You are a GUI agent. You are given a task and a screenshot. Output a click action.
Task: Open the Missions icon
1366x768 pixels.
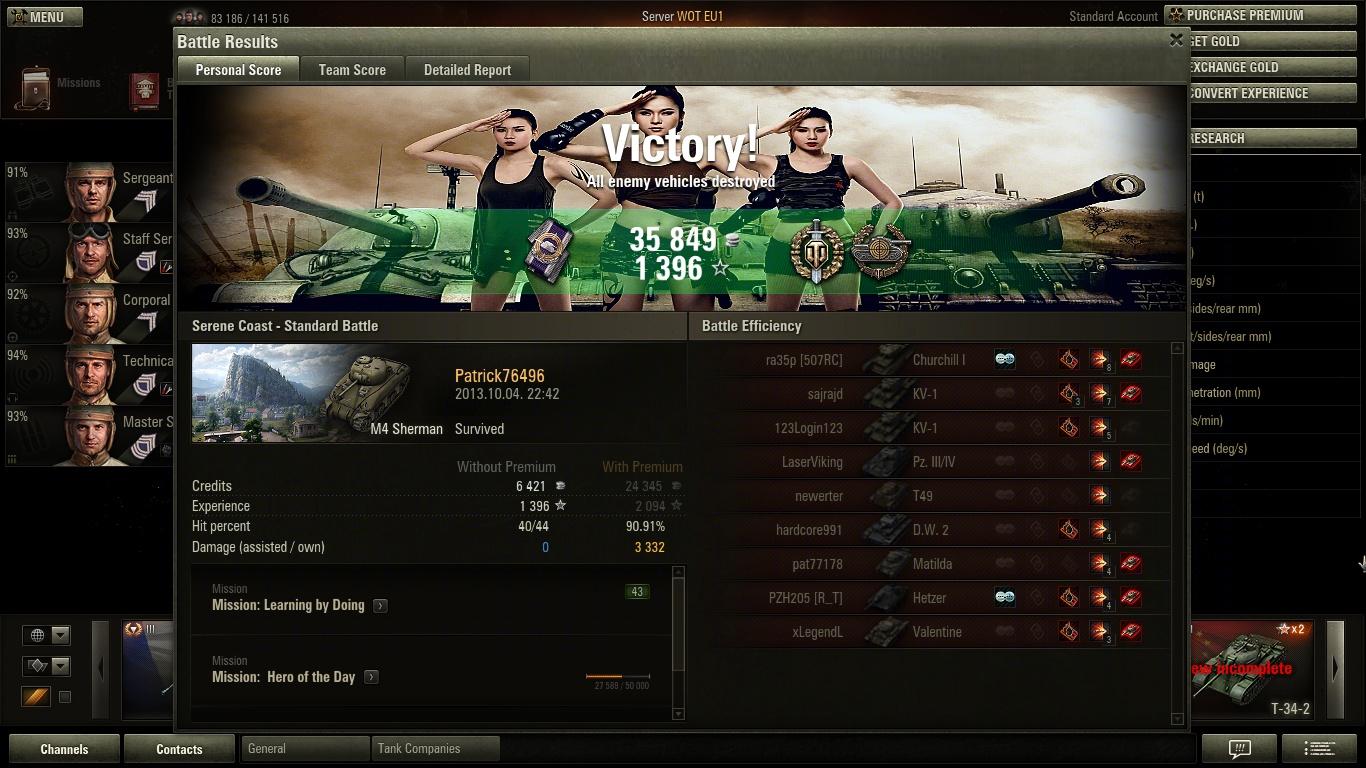pyautogui.click(x=60, y=88)
